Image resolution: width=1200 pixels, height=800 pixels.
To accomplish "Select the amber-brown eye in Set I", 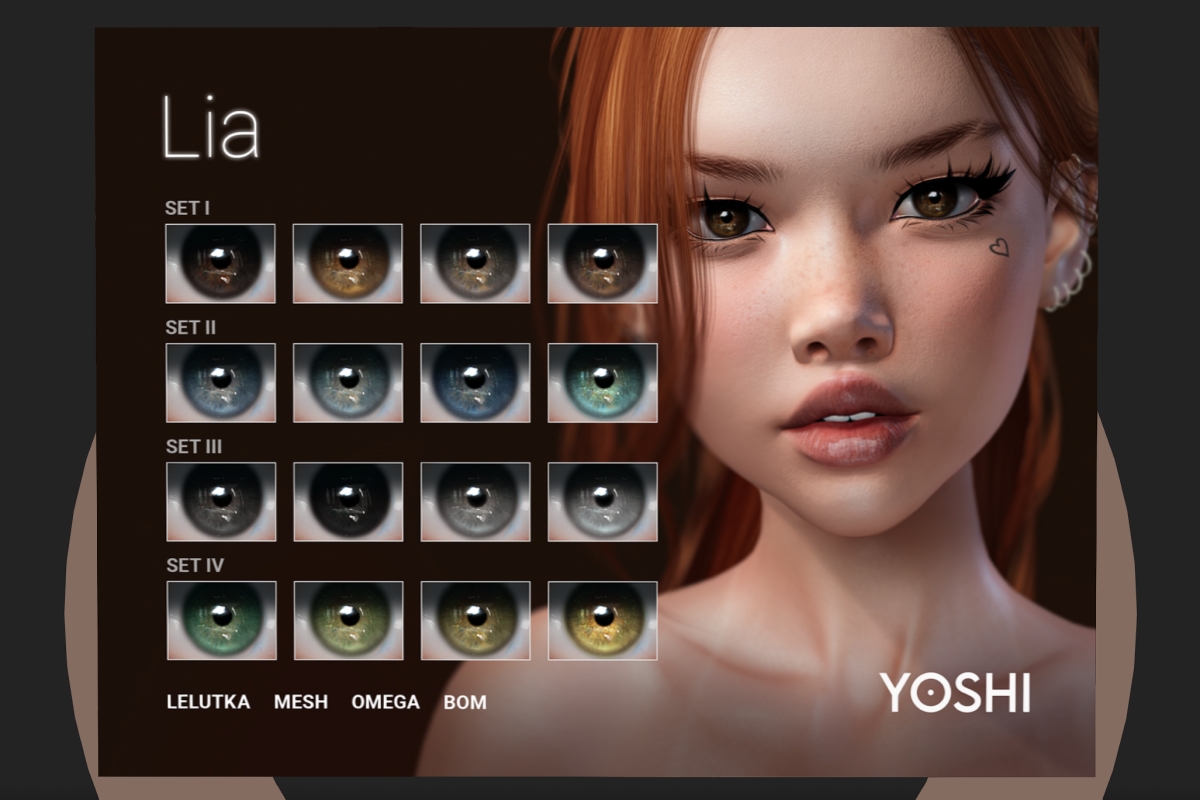I will (347, 263).
